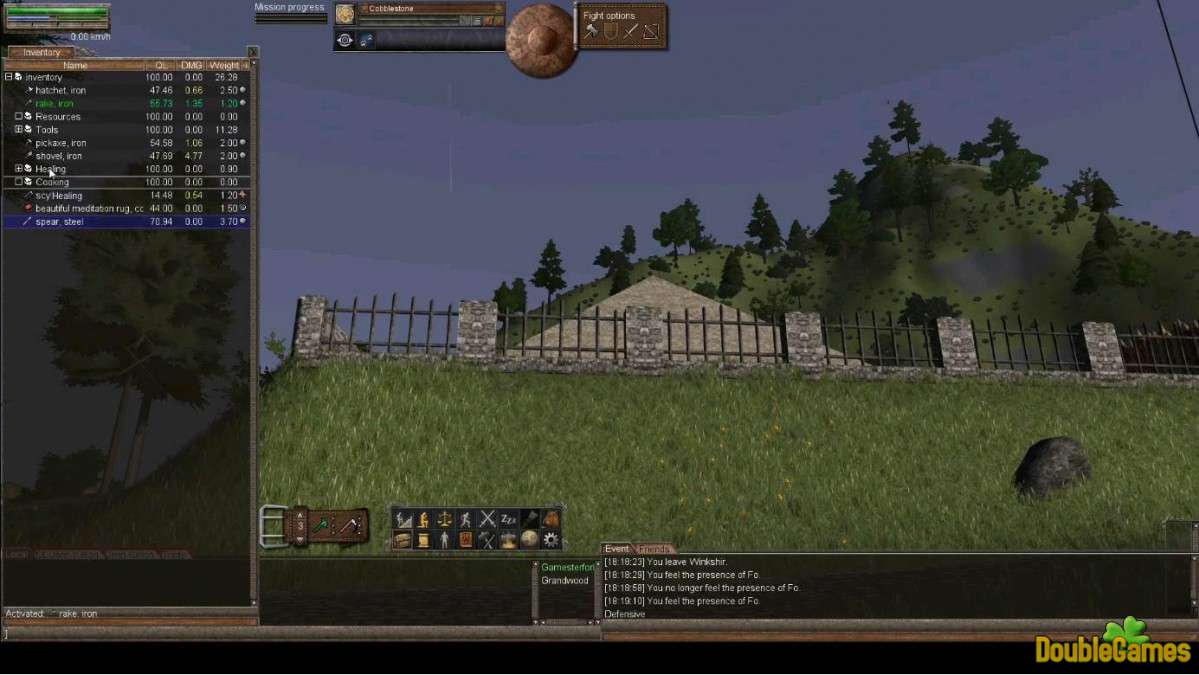Expand the Healing inventory group
This screenshot has width=1199, height=675.
click(x=18, y=169)
